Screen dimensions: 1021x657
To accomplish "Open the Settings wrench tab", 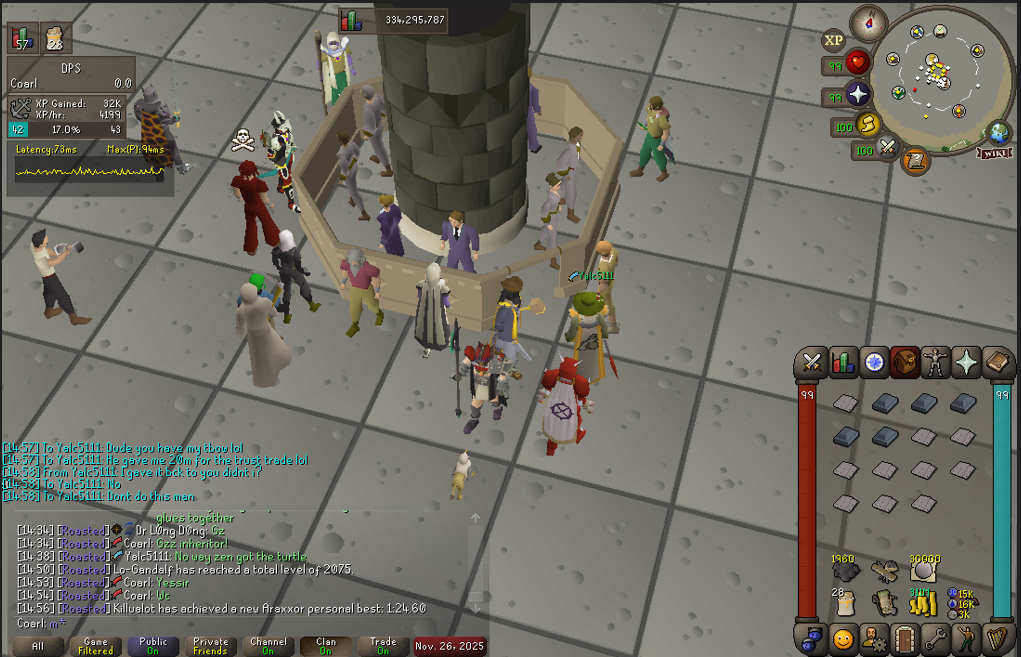I will pos(936,638).
